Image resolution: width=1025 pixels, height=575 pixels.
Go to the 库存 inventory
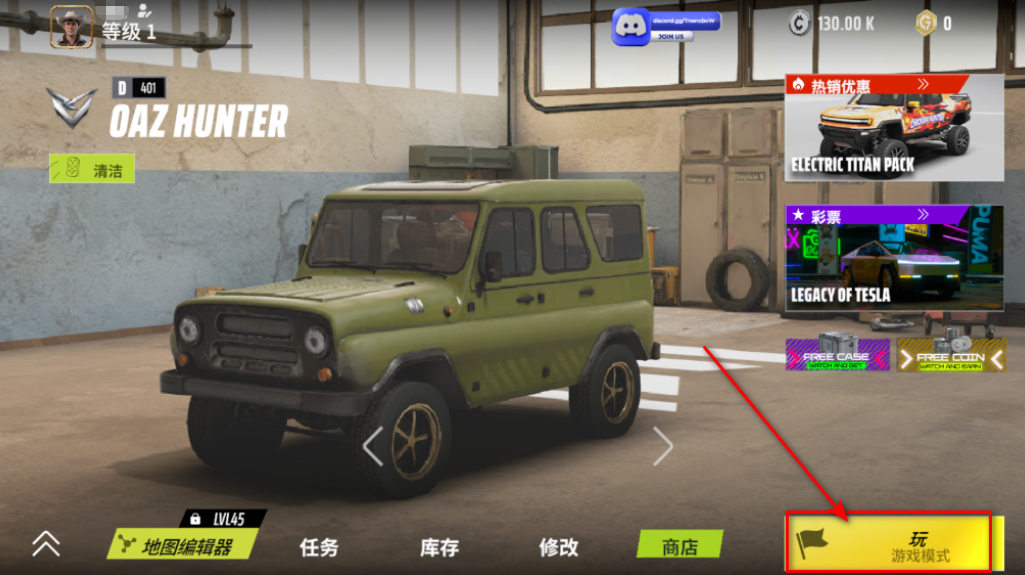[x=439, y=547]
